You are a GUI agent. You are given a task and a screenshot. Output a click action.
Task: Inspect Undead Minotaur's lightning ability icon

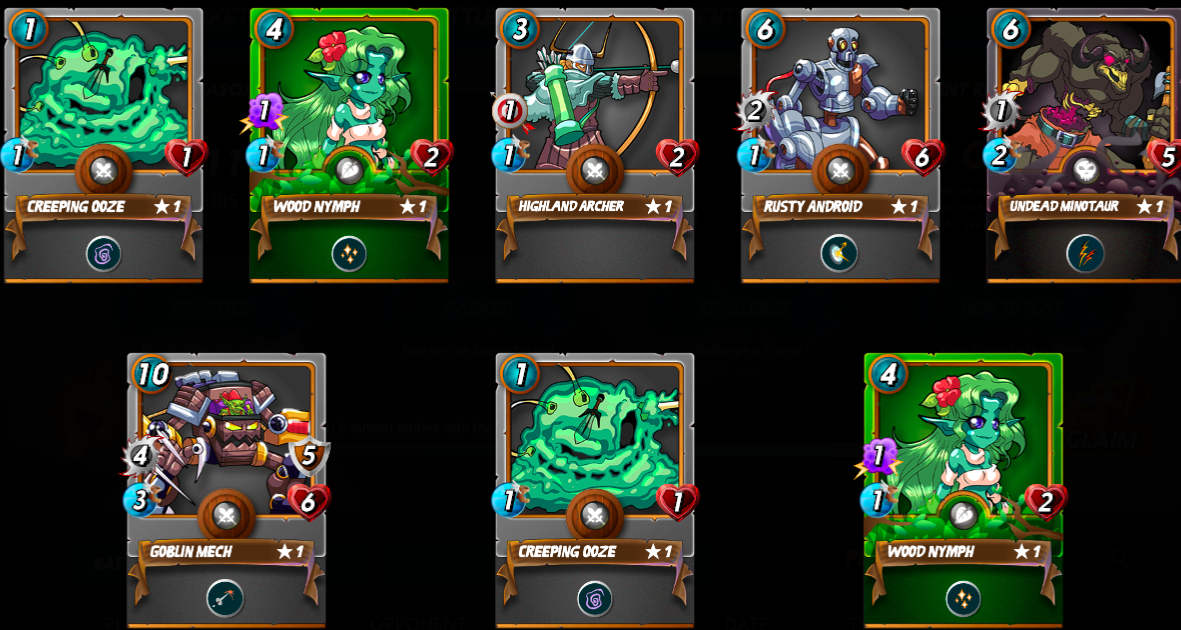point(1085,254)
